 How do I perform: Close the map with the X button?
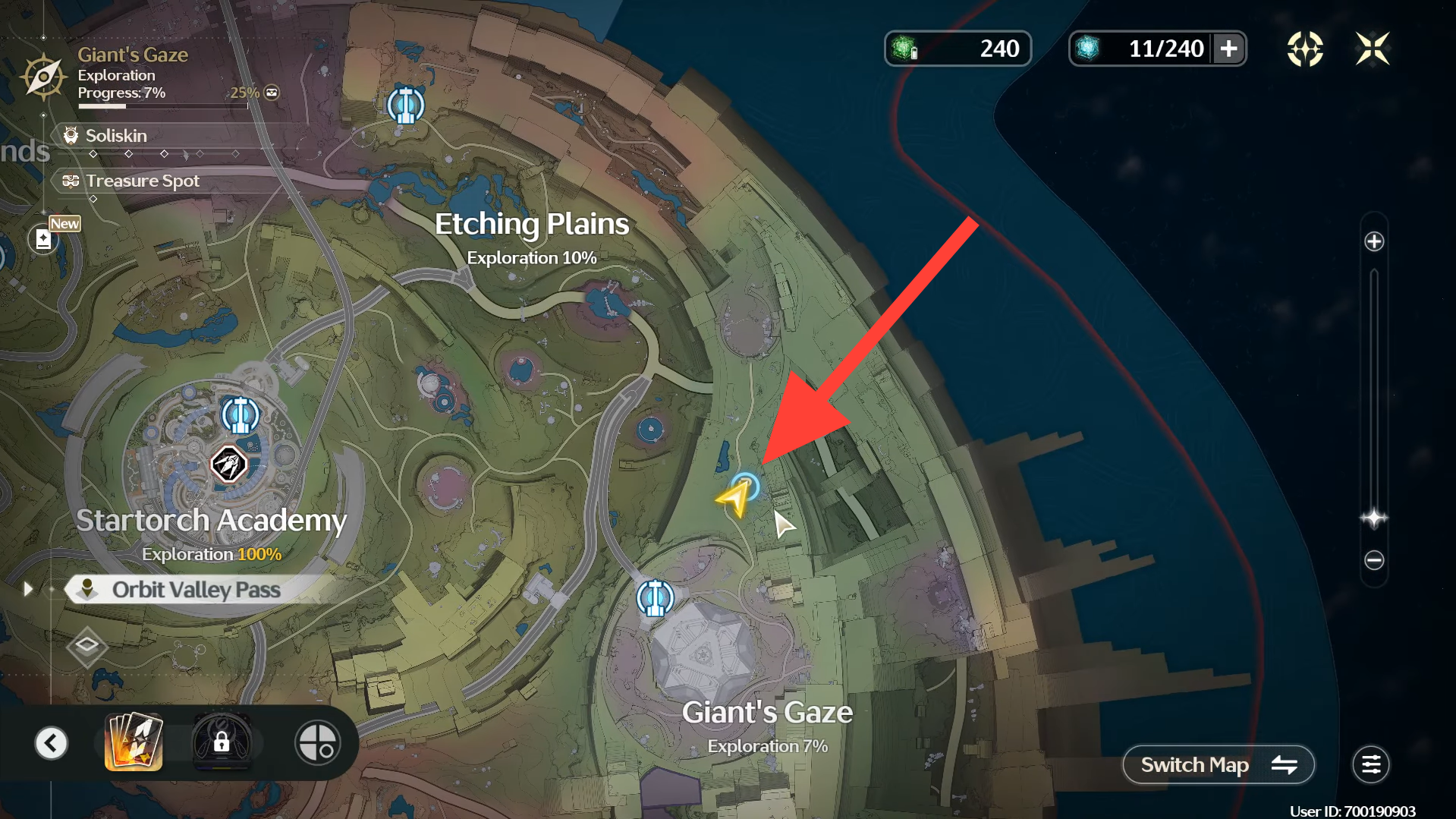pyautogui.click(x=1372, y=49)
